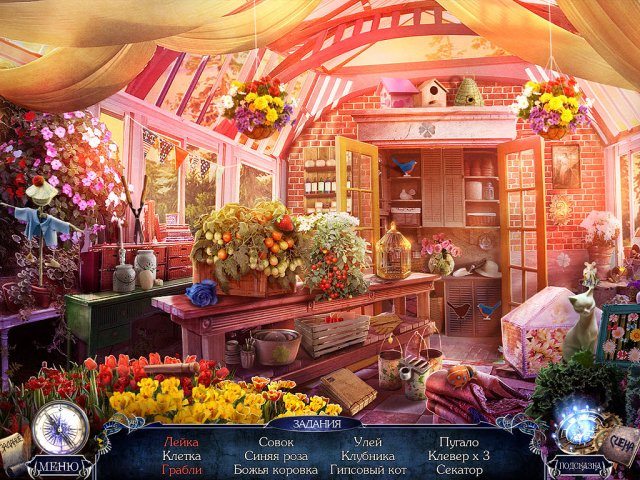Click the Клубника list entry
Screen dimensions: 640x480
tap(367, 455)
